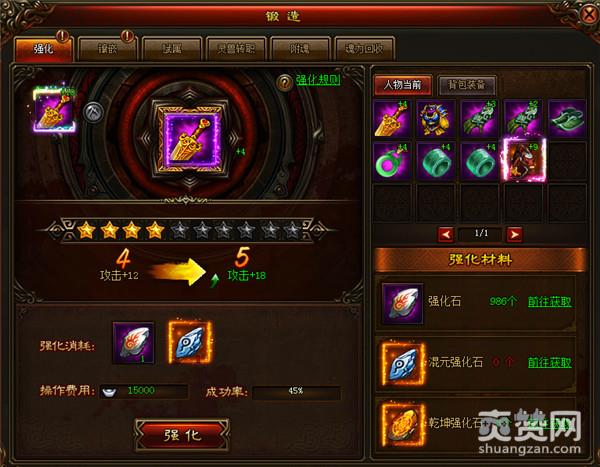Viewport: 600px width, 467px height.
Task: Select the 附魂 tab
Action: click(303, 48)
